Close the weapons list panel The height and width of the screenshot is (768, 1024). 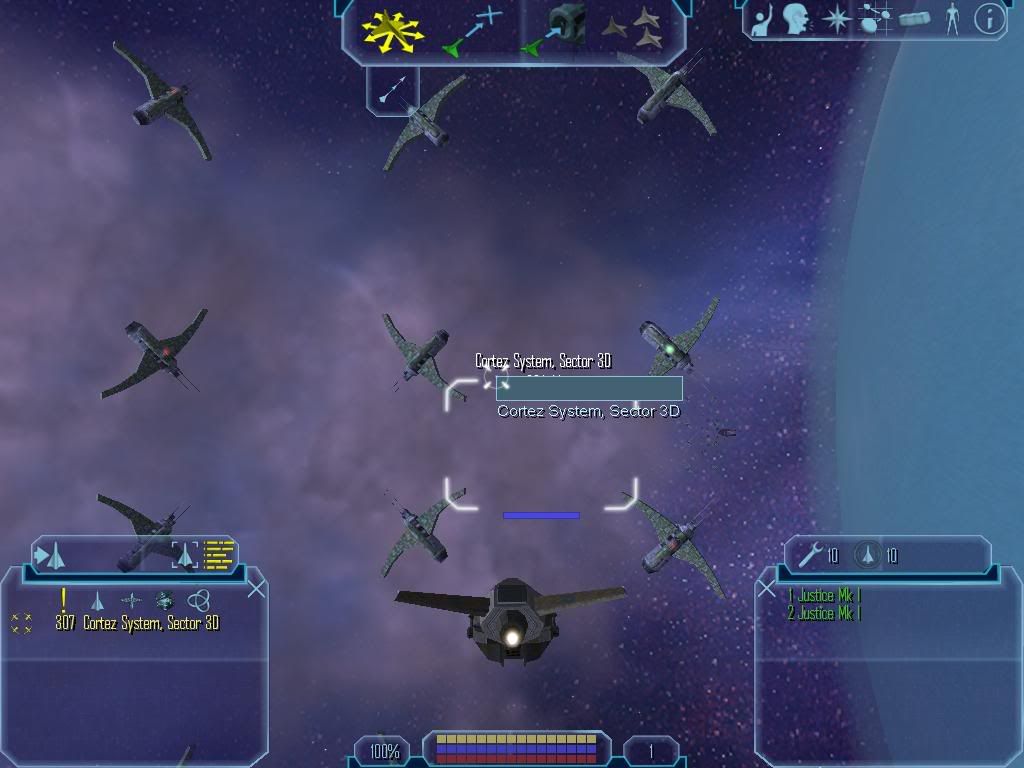click(767, 589)
